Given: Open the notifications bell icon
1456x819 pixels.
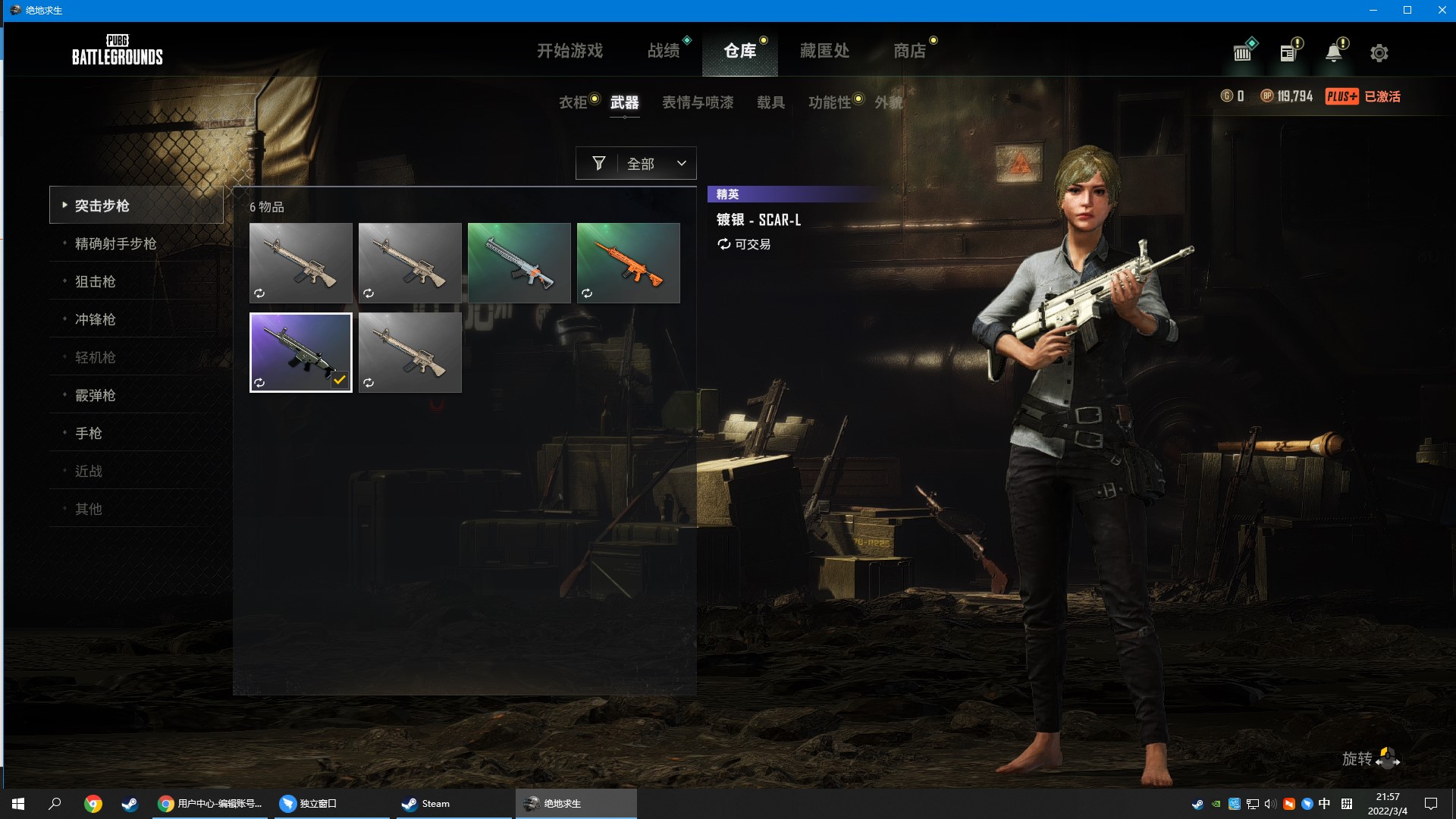Looking at the screenshot, I should 1333,52.
